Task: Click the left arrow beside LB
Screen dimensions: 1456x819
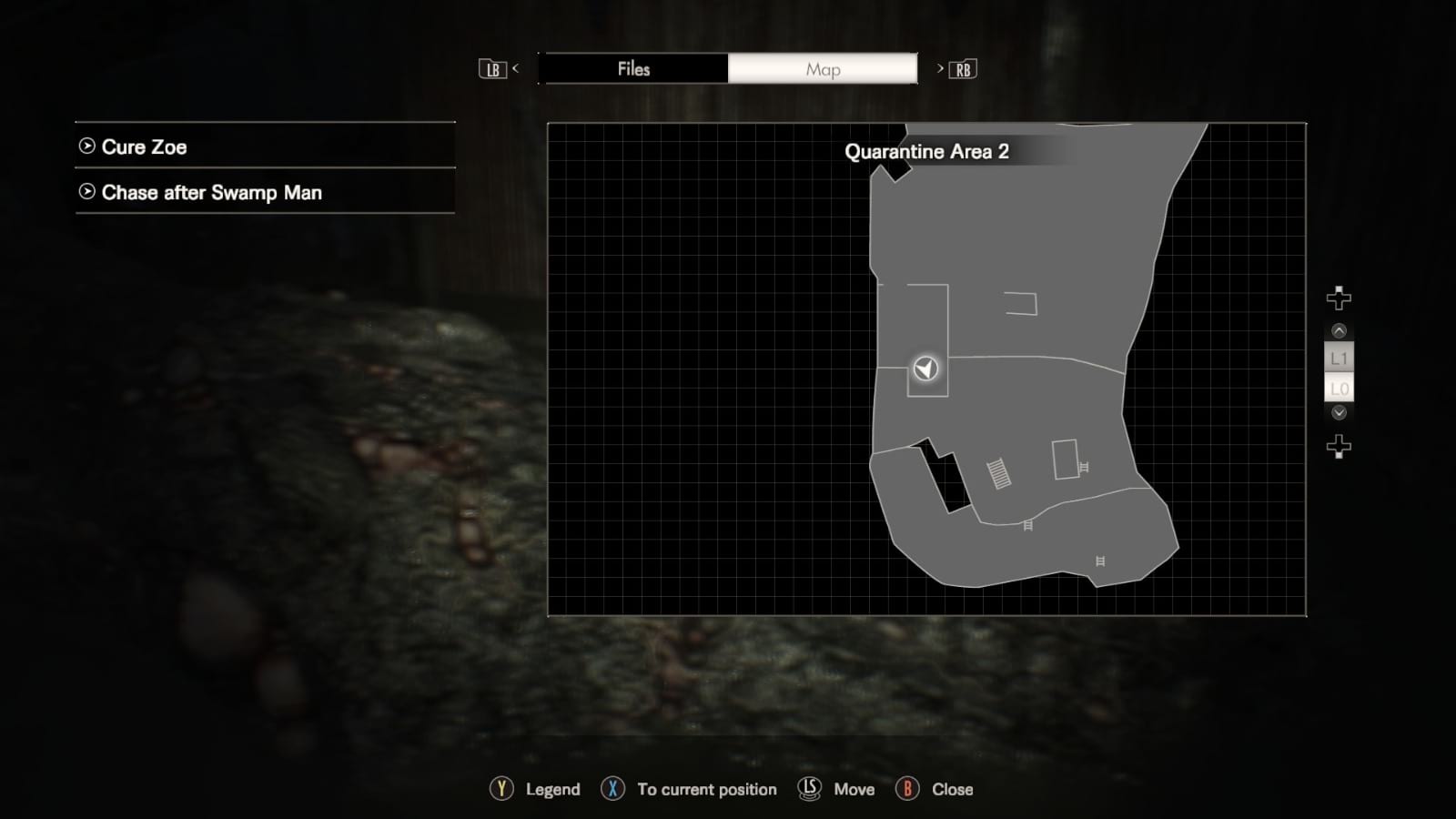Action: coord(515,69)
